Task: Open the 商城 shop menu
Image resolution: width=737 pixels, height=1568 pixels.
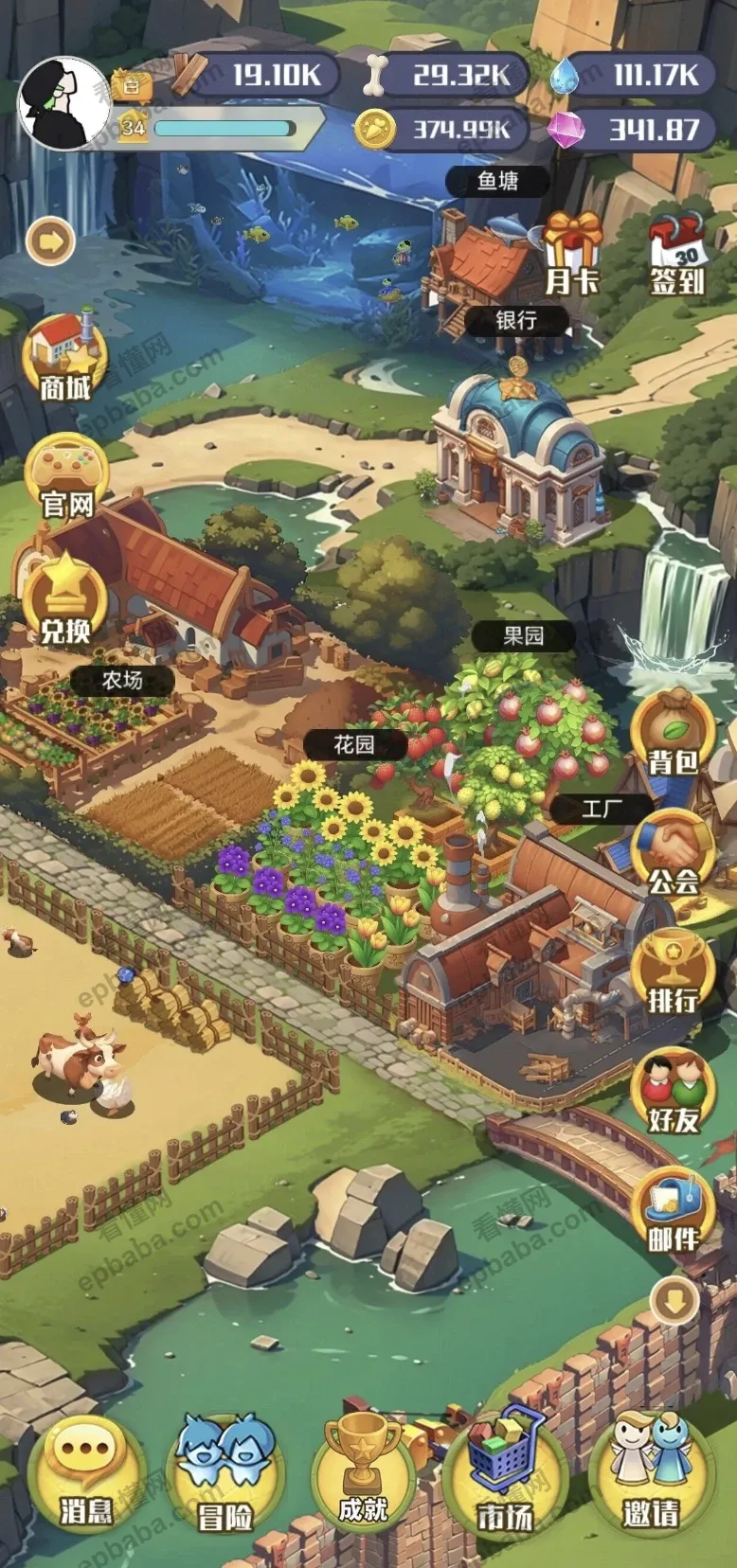Action: (x=64, y=358)
